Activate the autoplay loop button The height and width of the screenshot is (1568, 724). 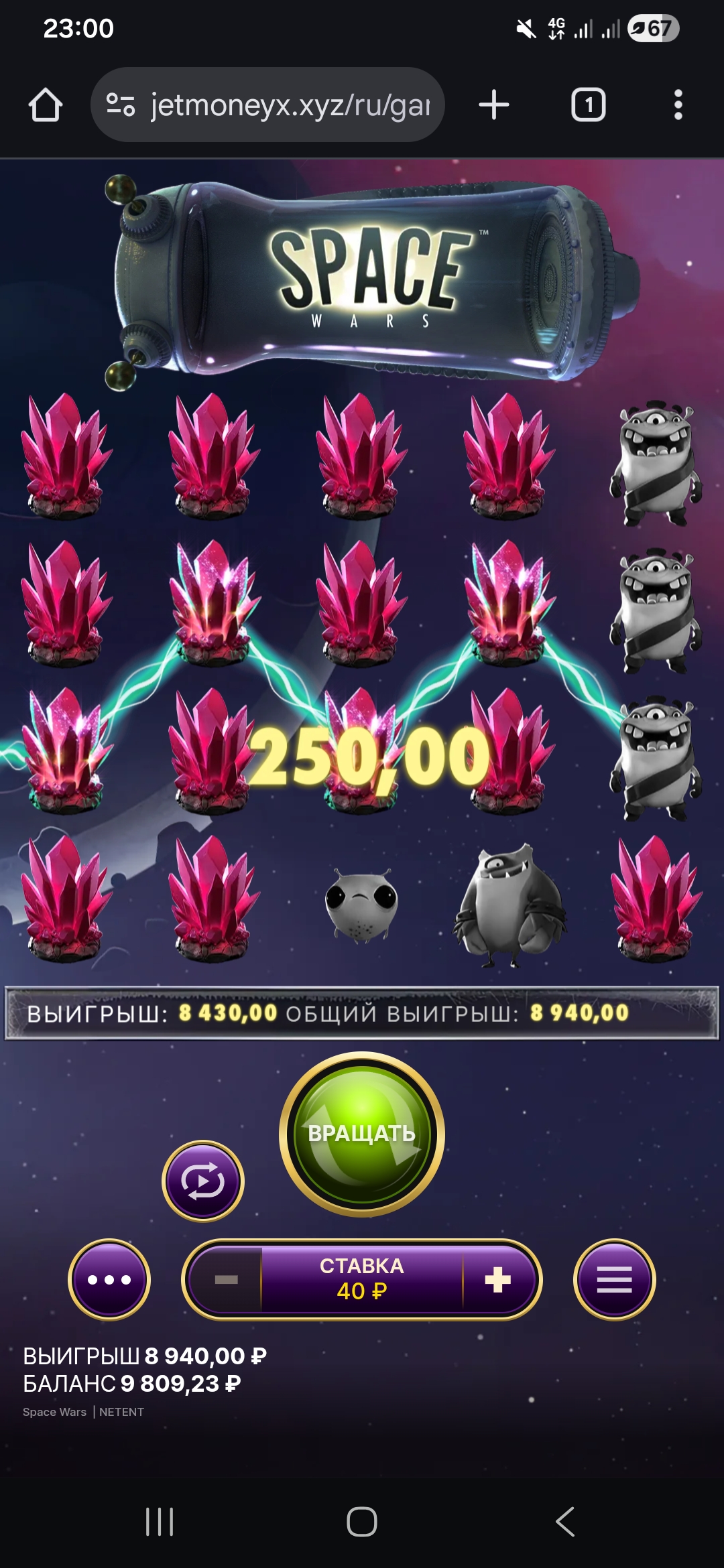tap(203, 1181)
